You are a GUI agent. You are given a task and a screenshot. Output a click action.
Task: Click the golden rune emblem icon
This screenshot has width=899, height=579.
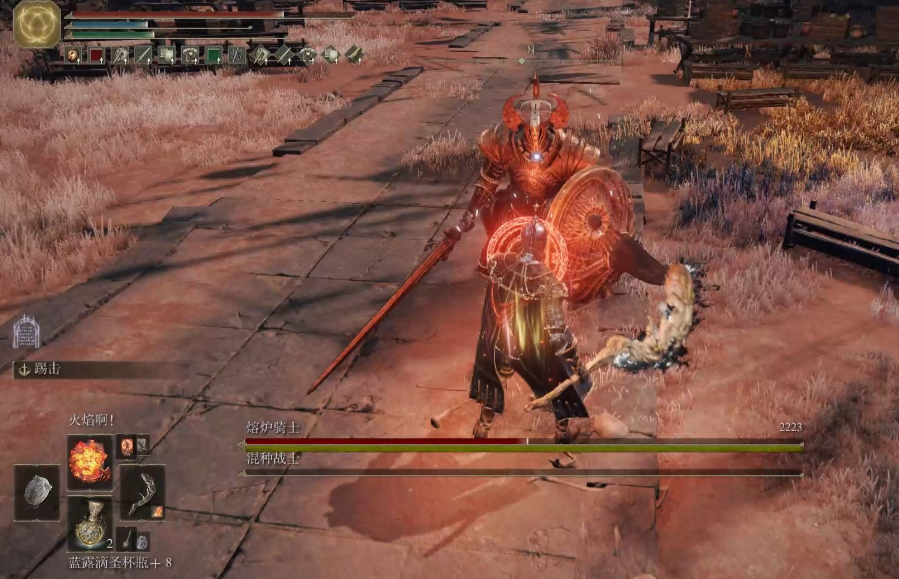click(37, 24)
